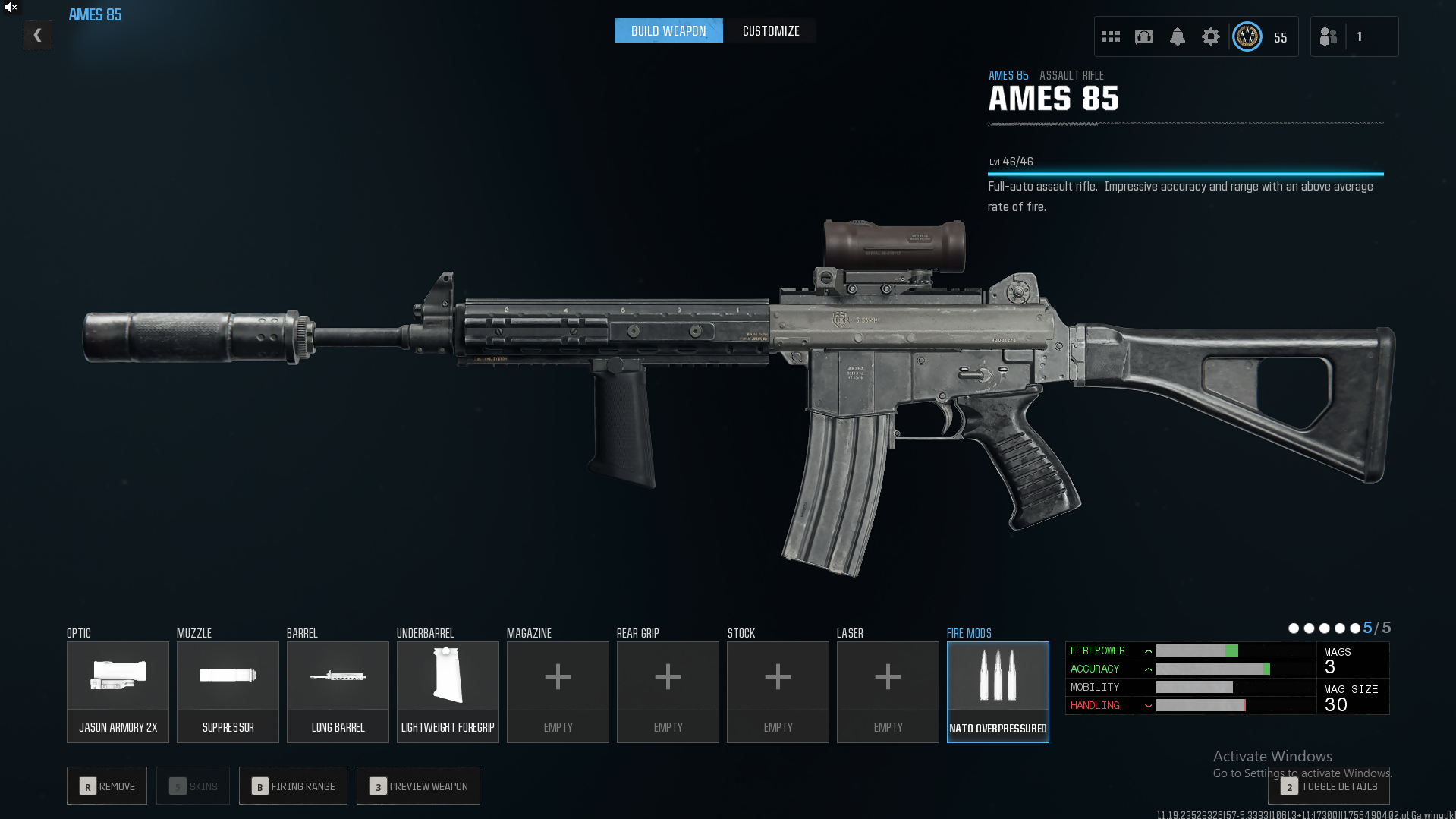The height and width of the screenshot is (819, 1456).
Task: Select the NATO Overpressured fire mod
Action: click(x=998, y=691)
